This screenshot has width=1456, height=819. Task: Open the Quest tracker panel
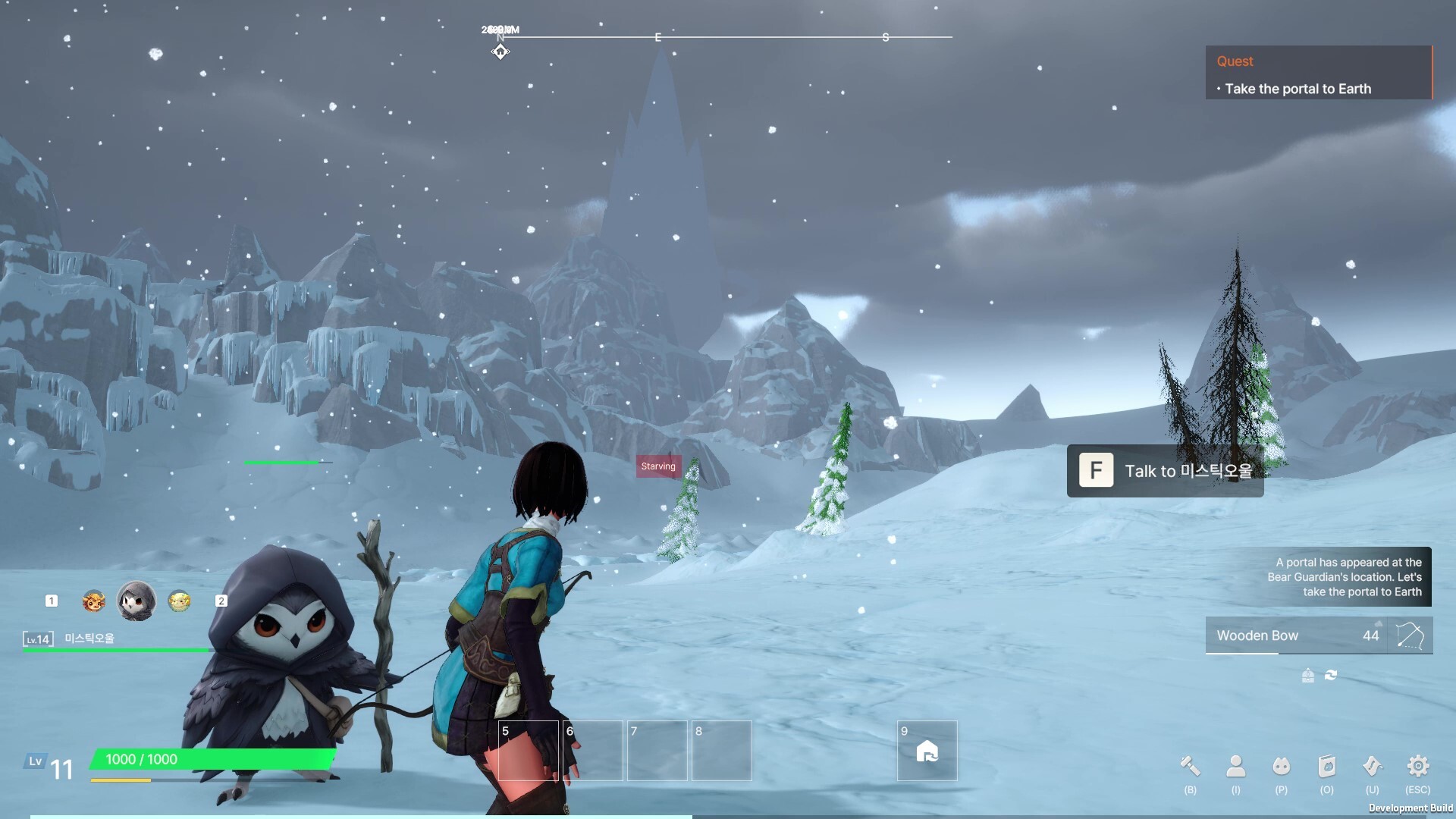(1318, 74)
